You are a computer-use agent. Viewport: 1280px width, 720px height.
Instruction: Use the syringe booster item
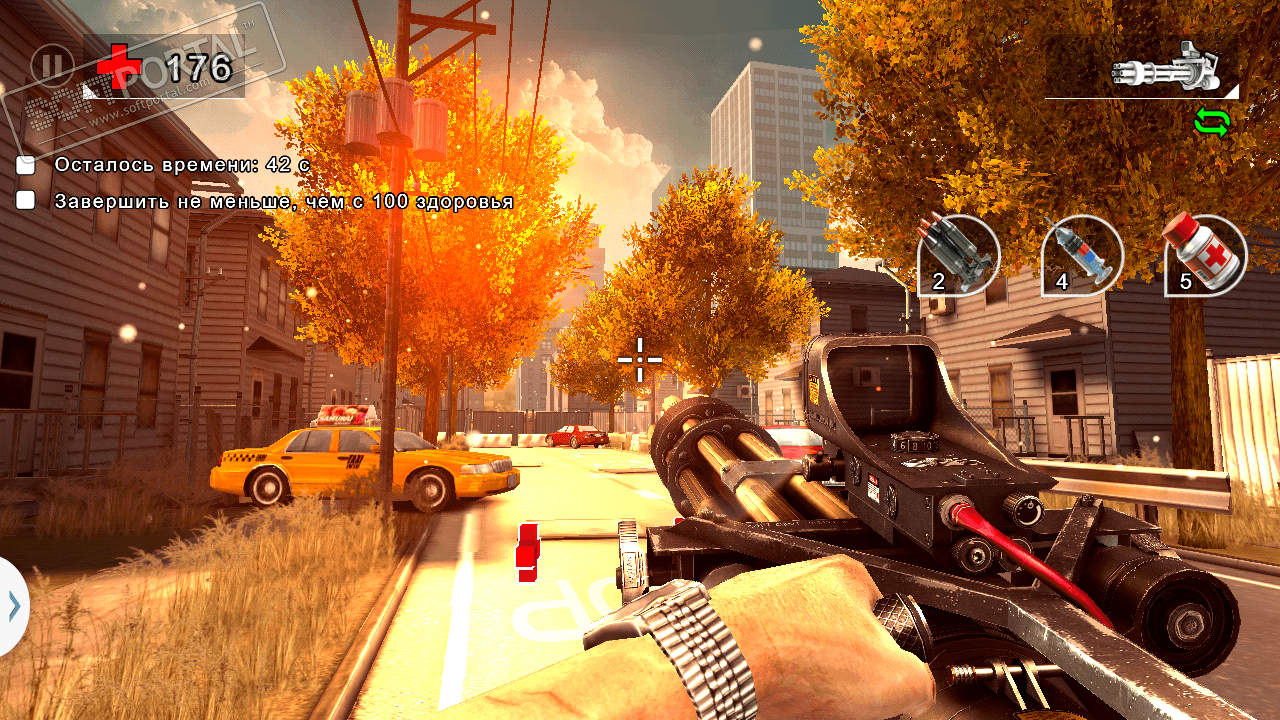pos(1082,255)
